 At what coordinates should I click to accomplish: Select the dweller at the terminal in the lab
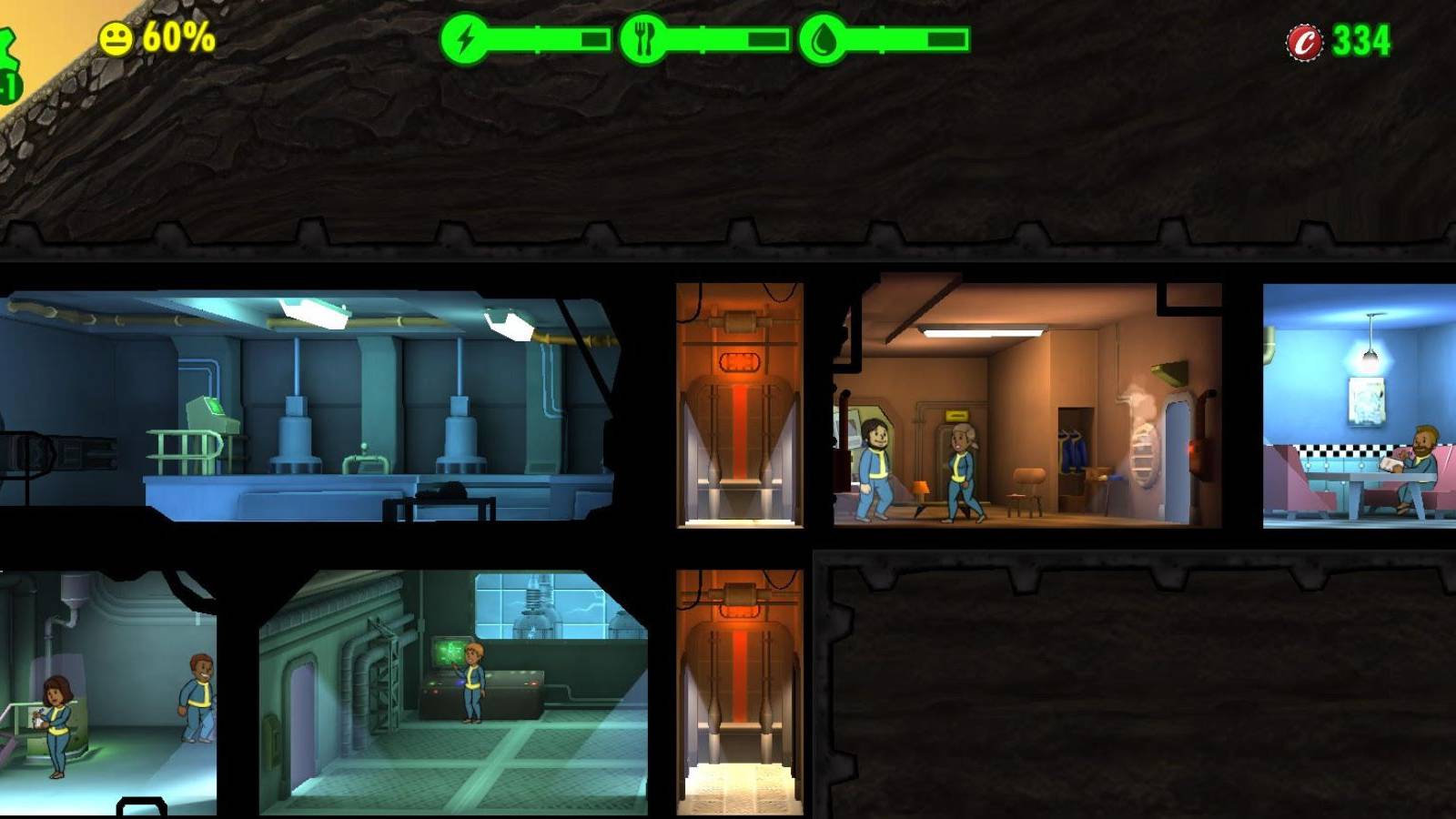coord(473,682)
